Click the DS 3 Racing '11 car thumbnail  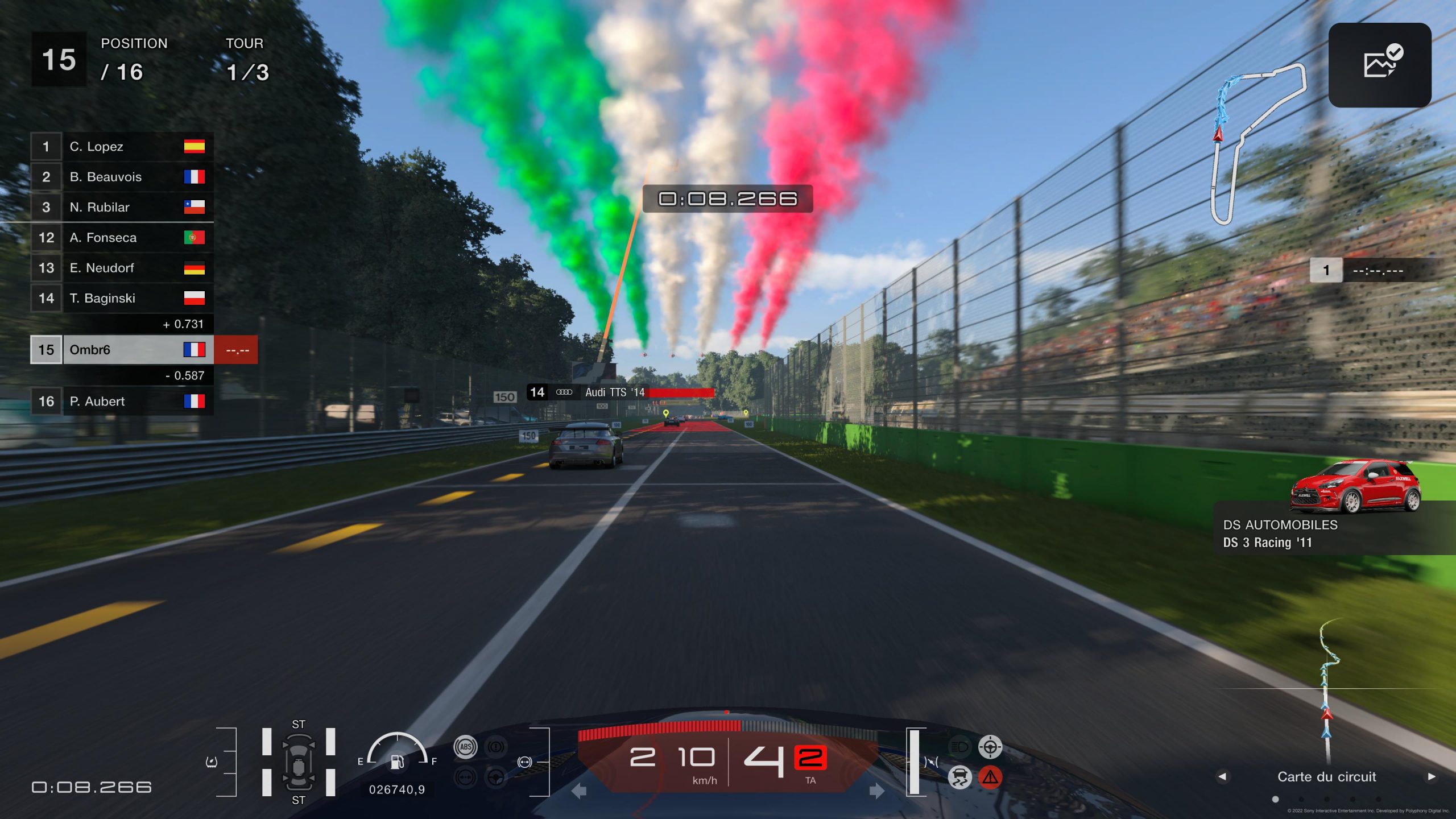click(x=1355, y=486)
